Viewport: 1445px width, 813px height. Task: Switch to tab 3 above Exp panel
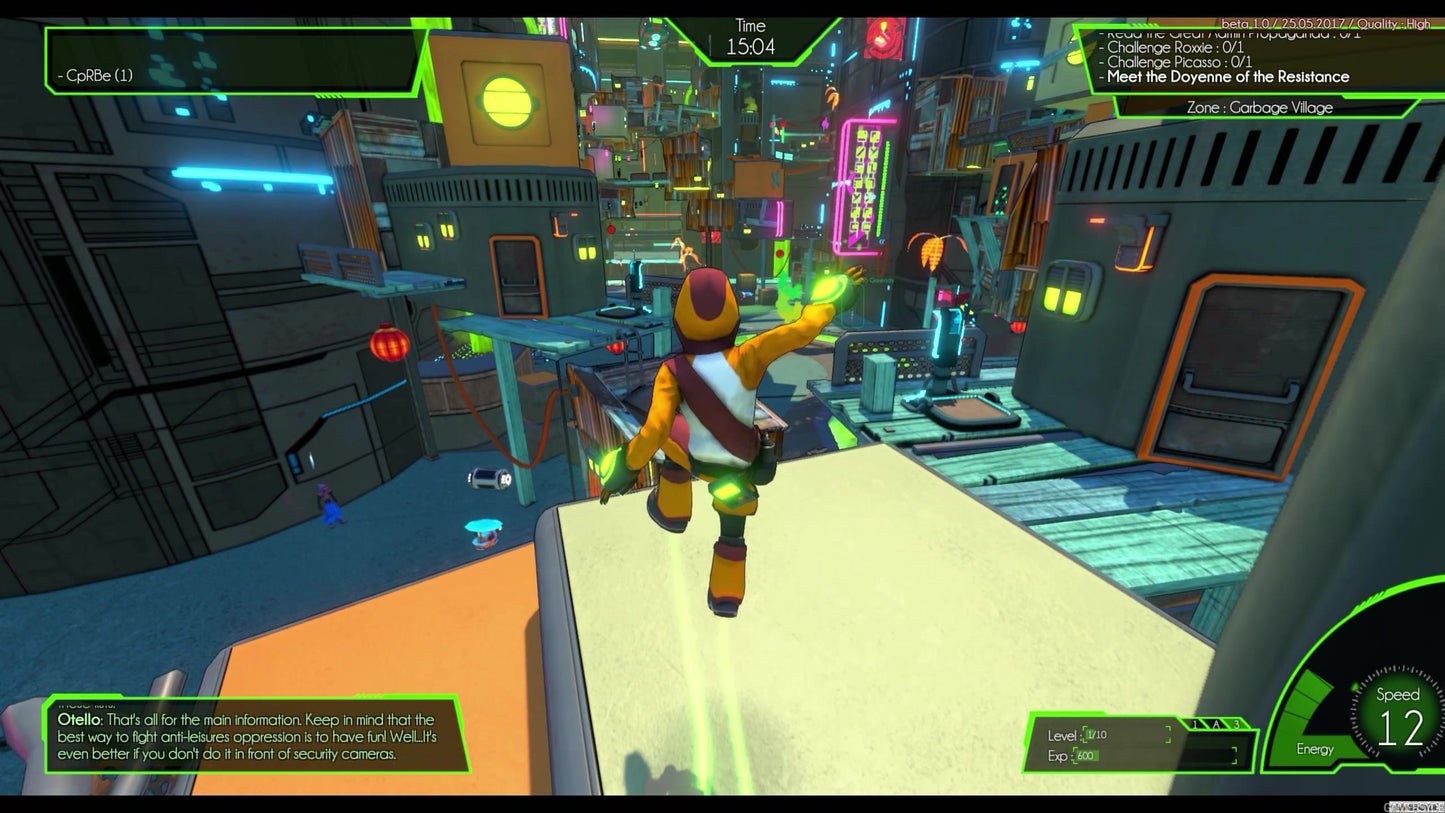(x=1236, y=724)
